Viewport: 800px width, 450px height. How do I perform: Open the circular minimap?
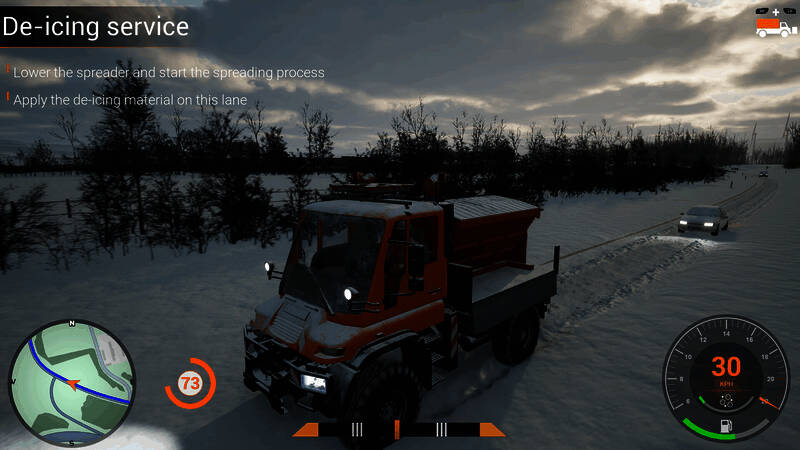point(72,382)
